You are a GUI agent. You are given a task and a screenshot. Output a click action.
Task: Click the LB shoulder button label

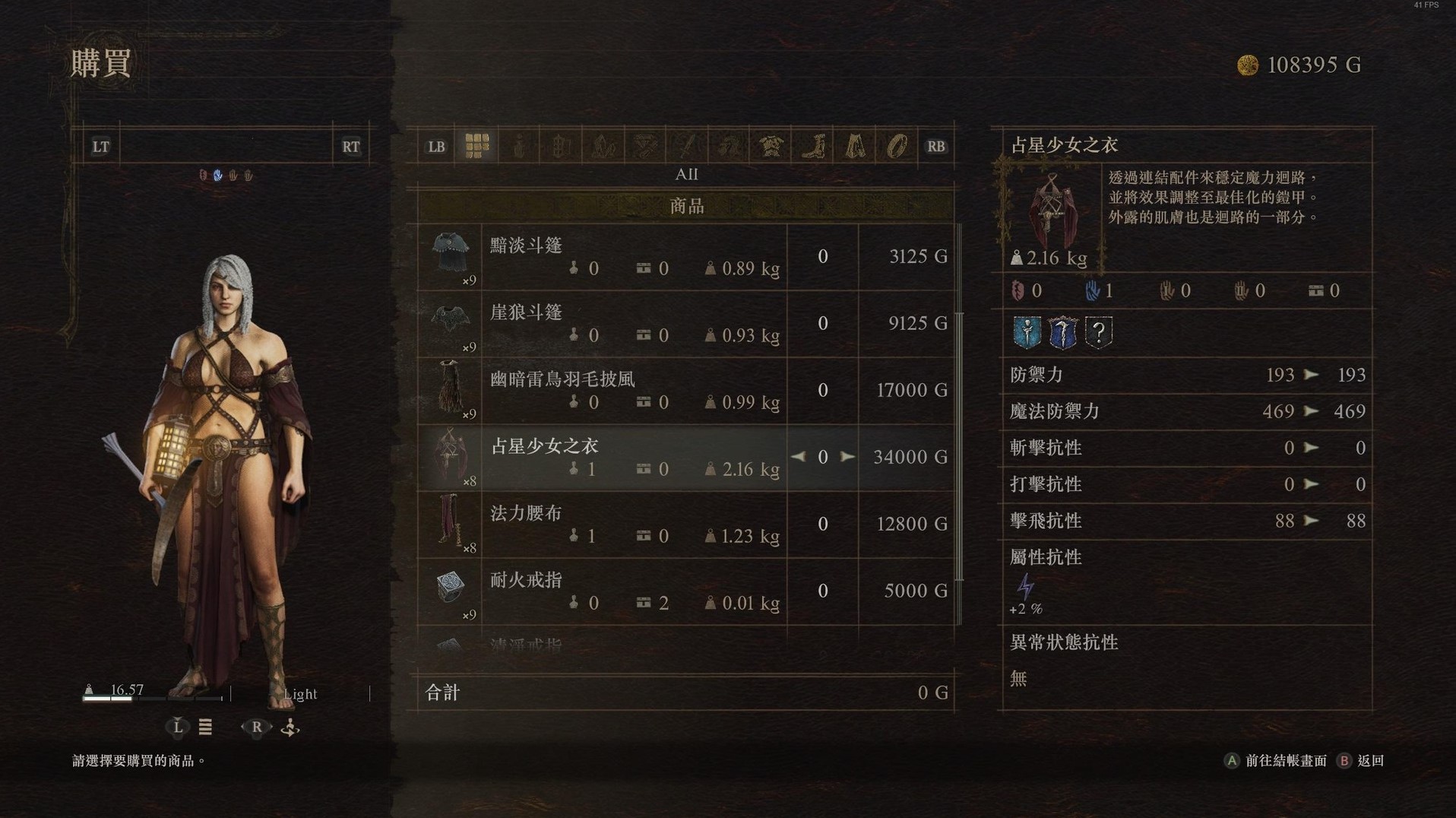coord(435,146)
